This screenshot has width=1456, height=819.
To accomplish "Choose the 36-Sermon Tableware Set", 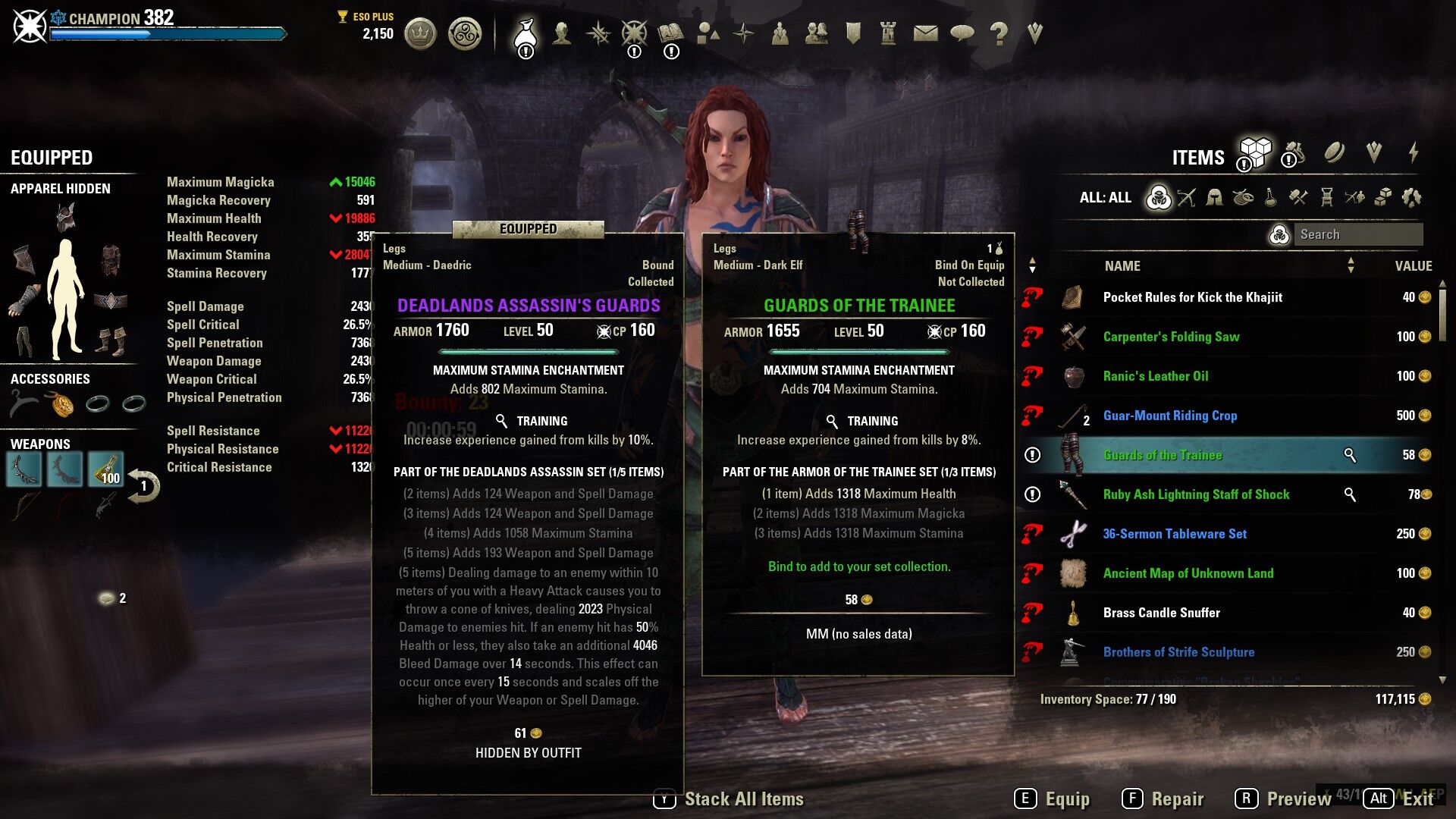I will [x=1174, y=534].
